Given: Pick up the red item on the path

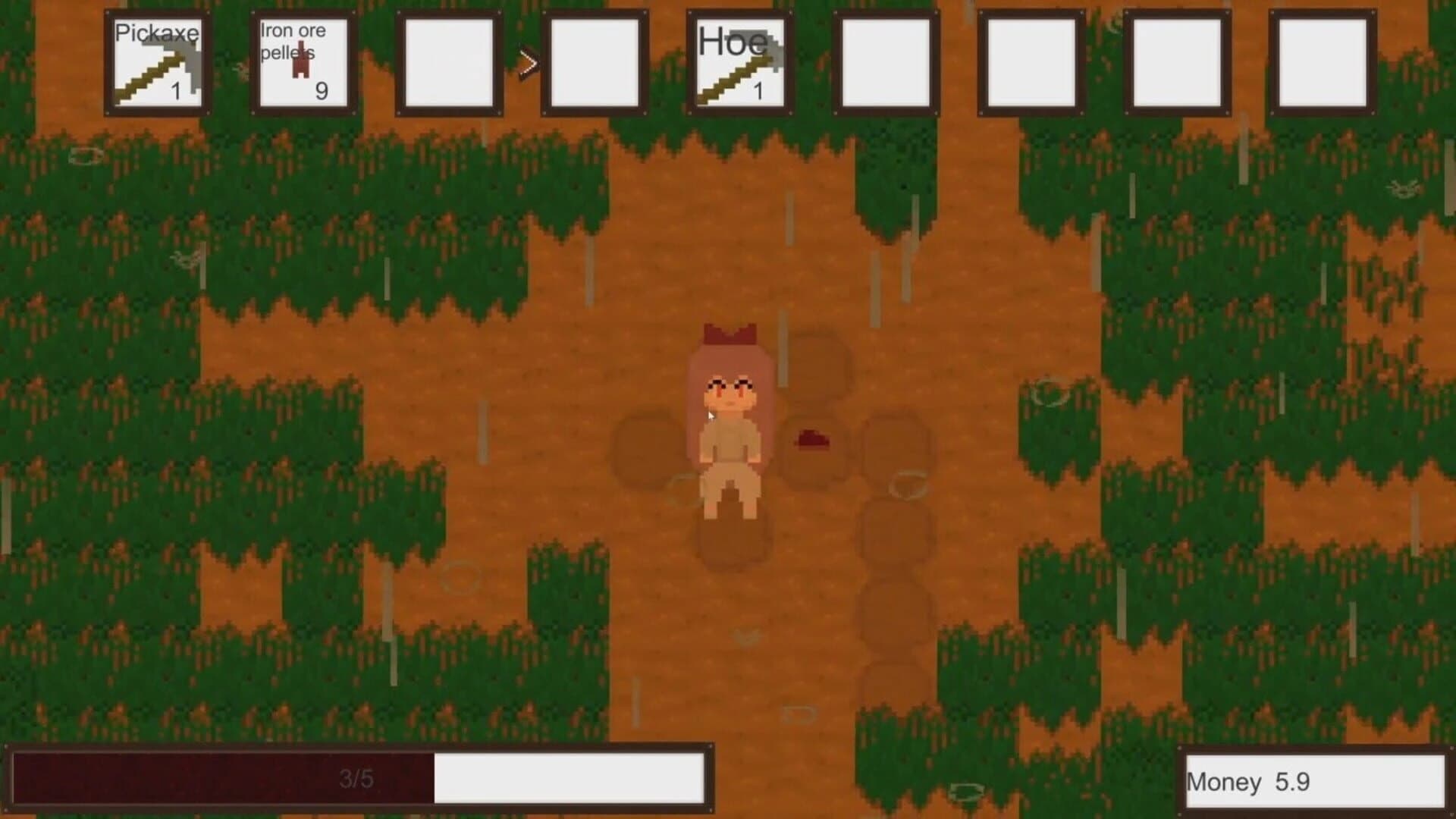Looking at the screenshot, I should pyautogui.click(x=811, y=440).
